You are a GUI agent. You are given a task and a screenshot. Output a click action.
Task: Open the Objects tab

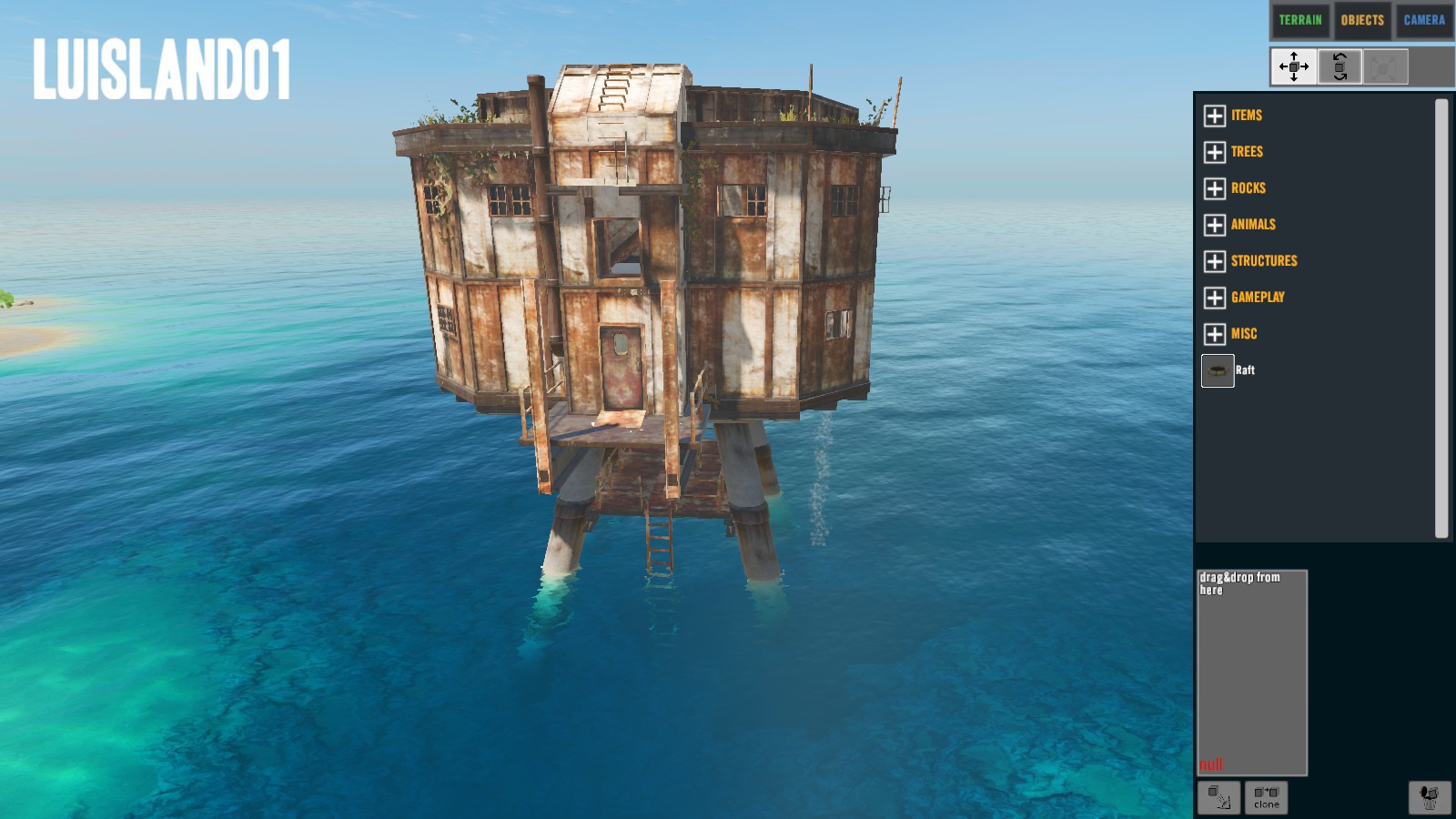coord(1362,20)
